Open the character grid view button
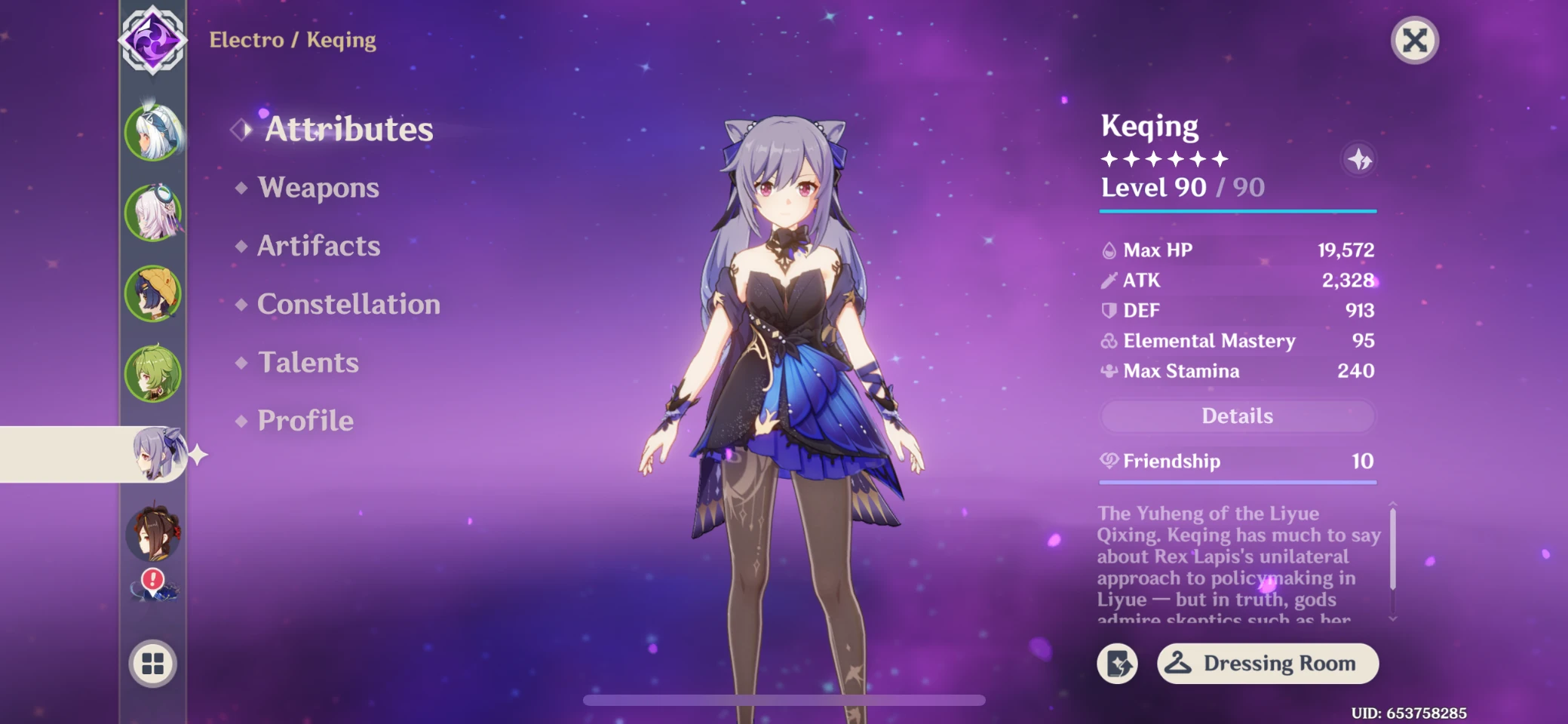Viewport: 1568px width, 724px height. (x=152, y=664)
